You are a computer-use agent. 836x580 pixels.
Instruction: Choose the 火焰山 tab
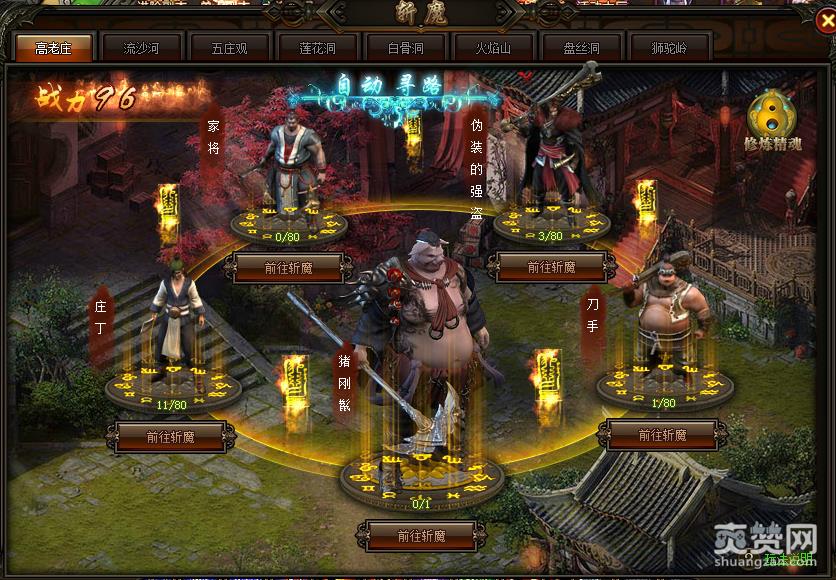click(x=494, y=47)
